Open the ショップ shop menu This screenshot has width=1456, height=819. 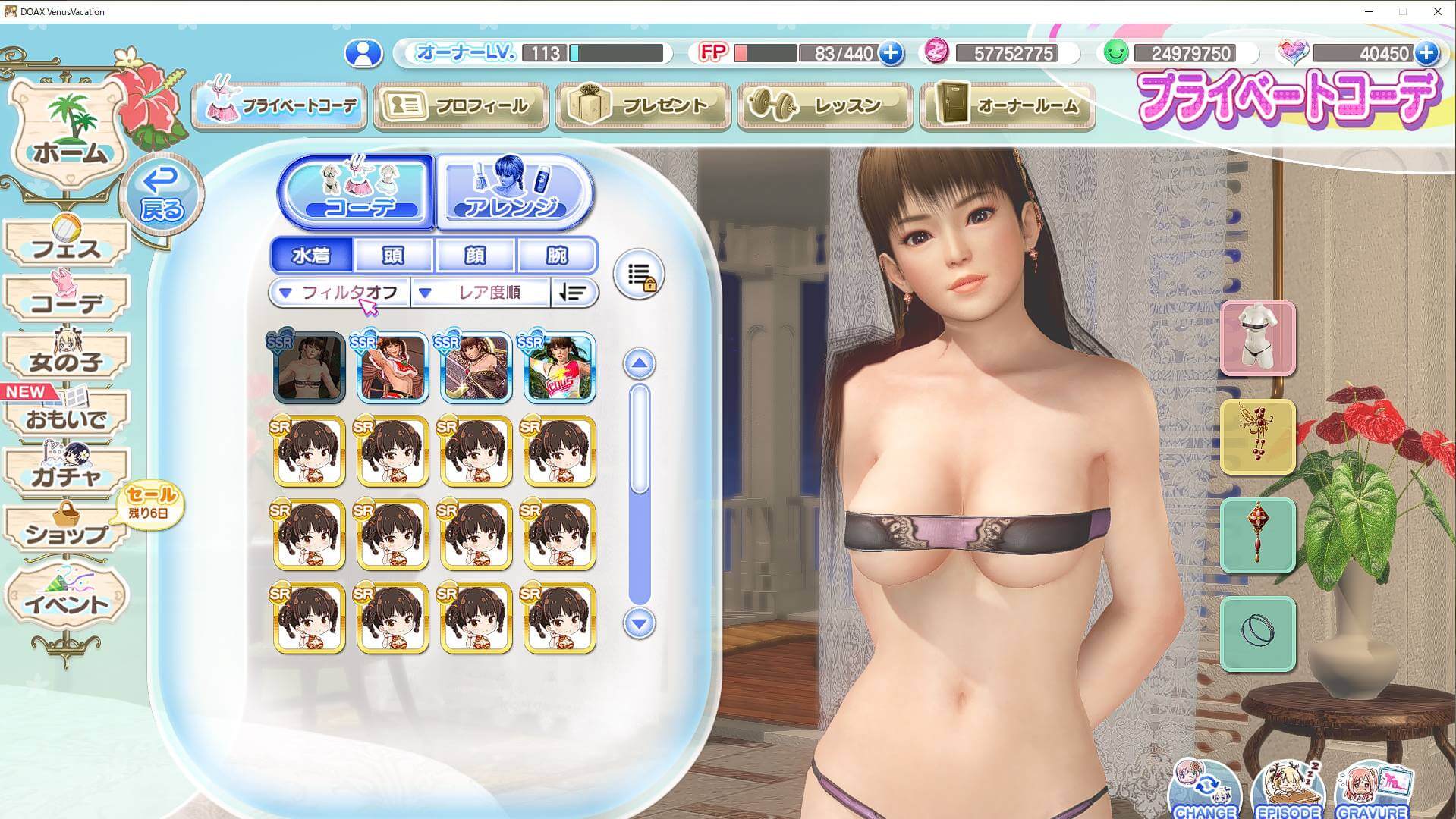(x=67, y=529)
